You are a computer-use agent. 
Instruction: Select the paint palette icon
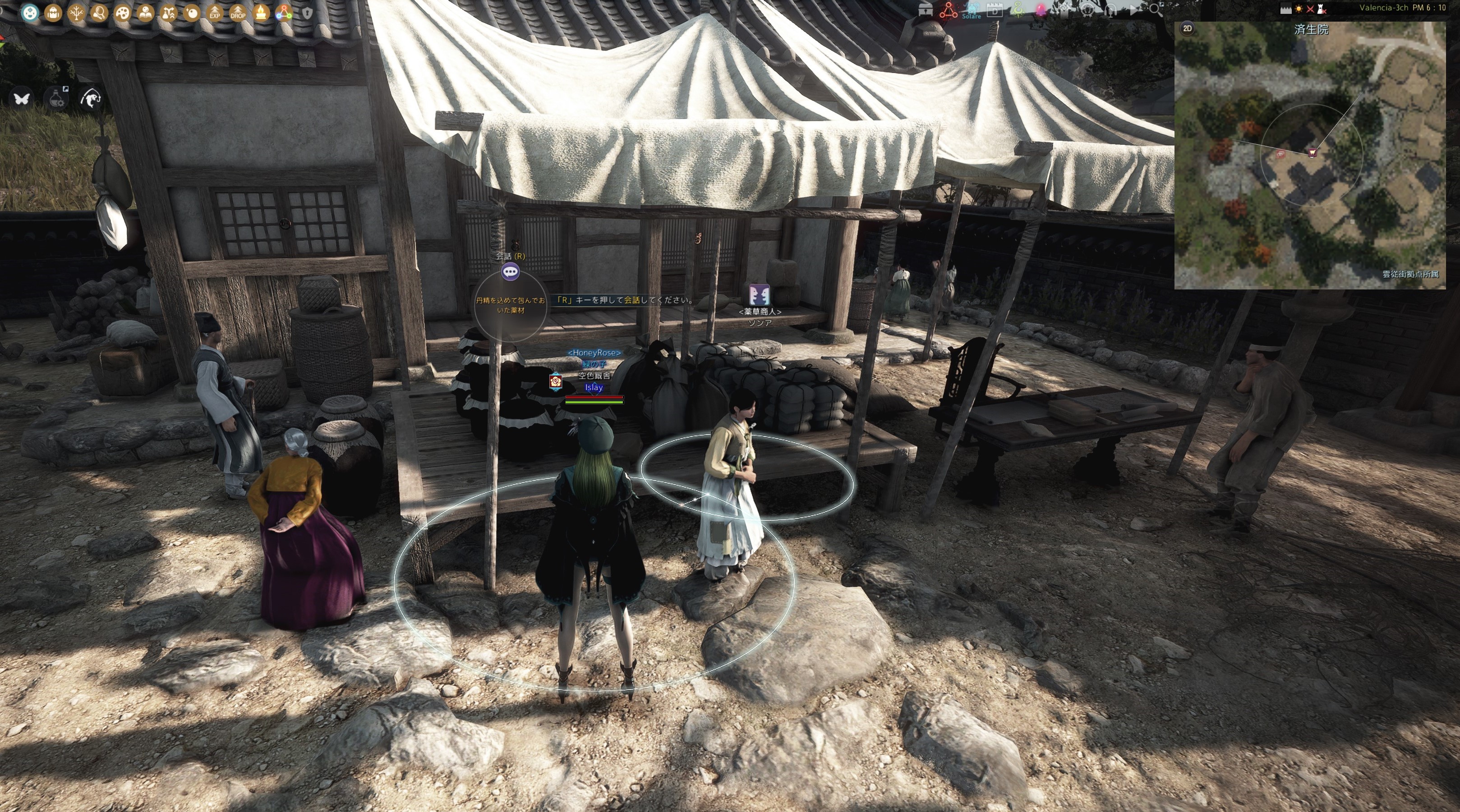122,13
